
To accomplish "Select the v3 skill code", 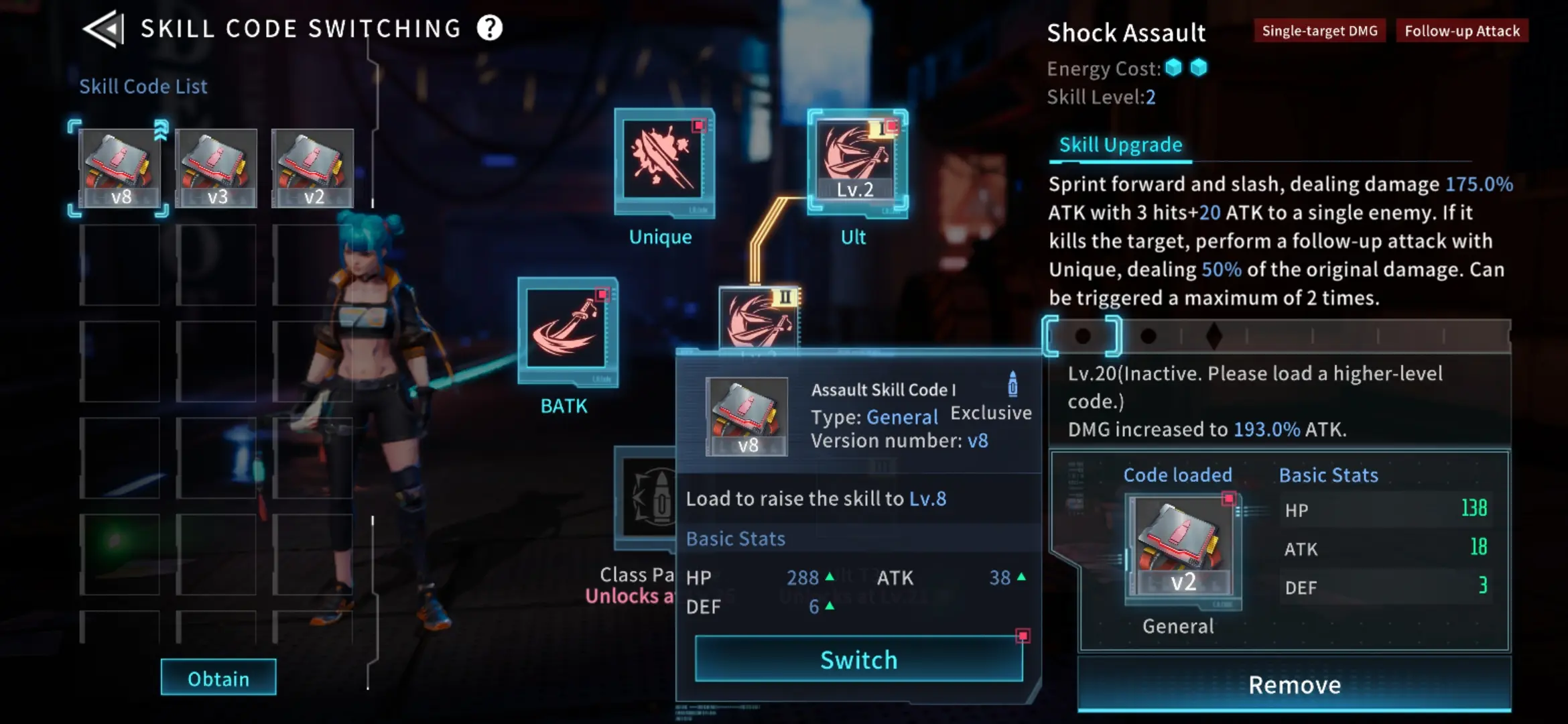I will pos(216,169).
